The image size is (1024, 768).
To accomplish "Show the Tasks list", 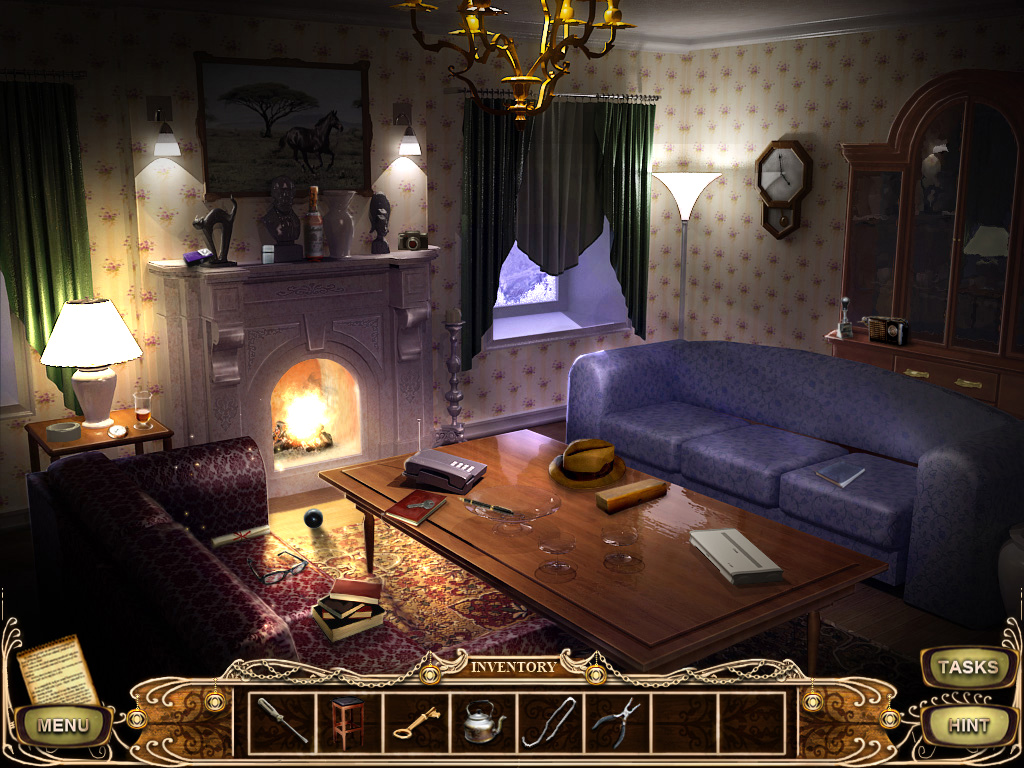I will tap(967, 667).
